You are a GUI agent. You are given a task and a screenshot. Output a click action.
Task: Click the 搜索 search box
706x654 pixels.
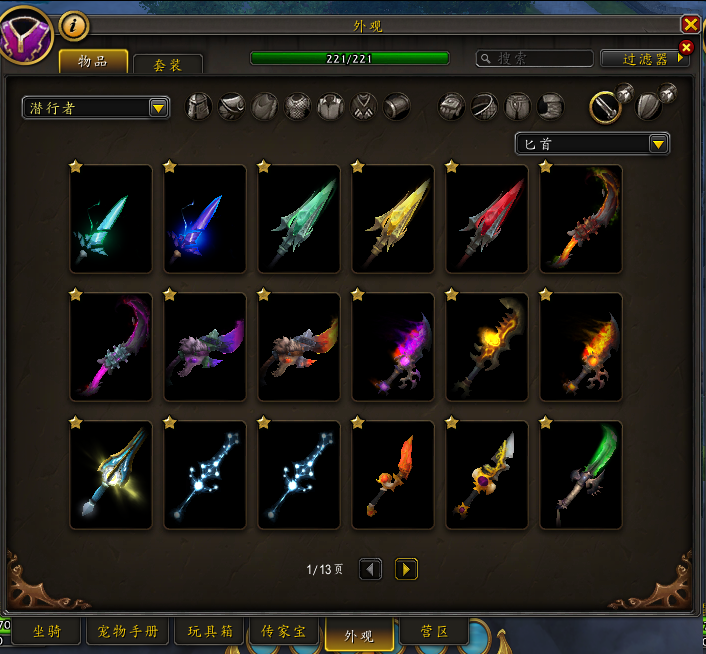pos(535,59)
